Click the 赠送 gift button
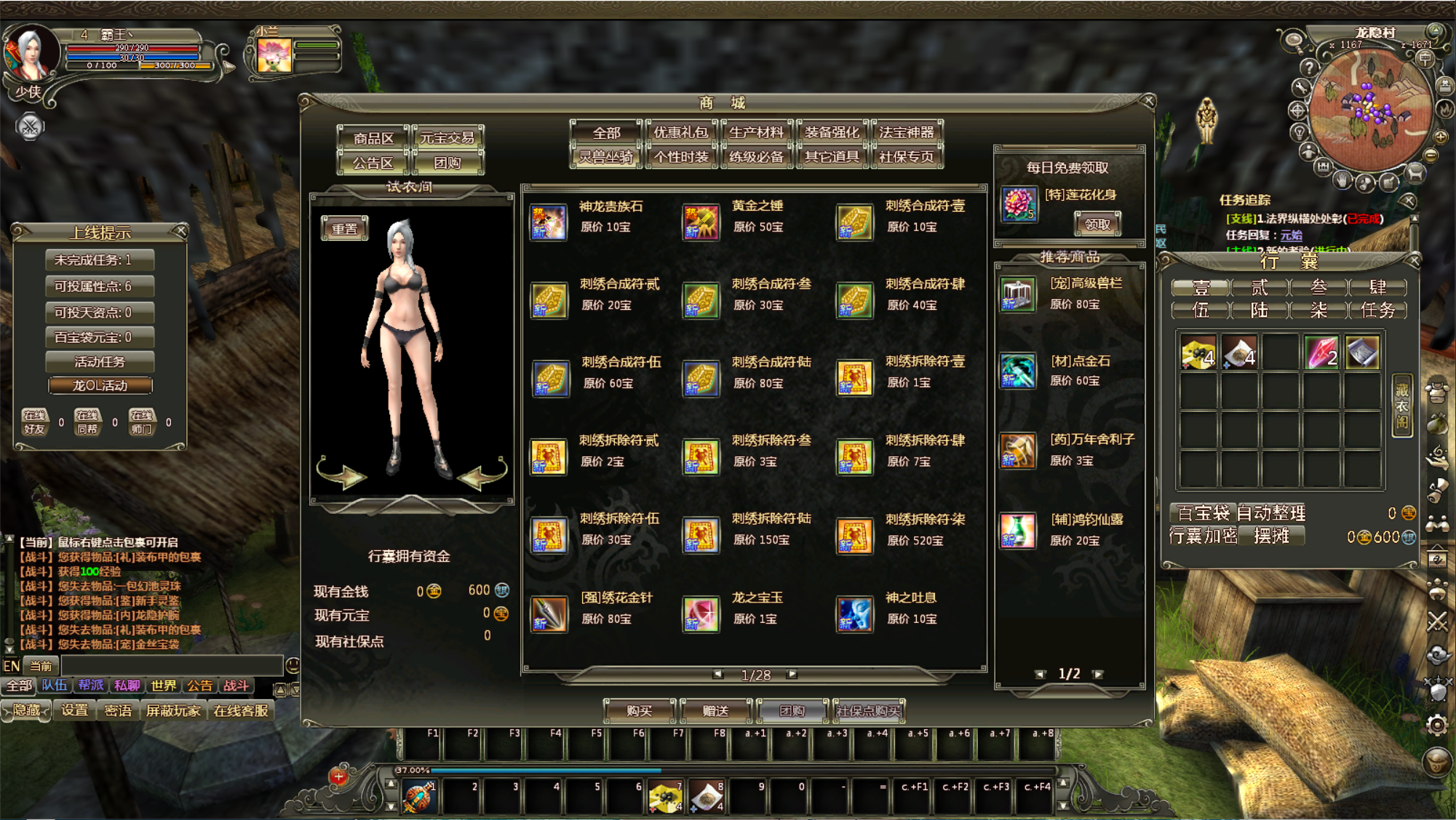The height and width of the screenshot is (820, 1456). click(x=716, y=711)
